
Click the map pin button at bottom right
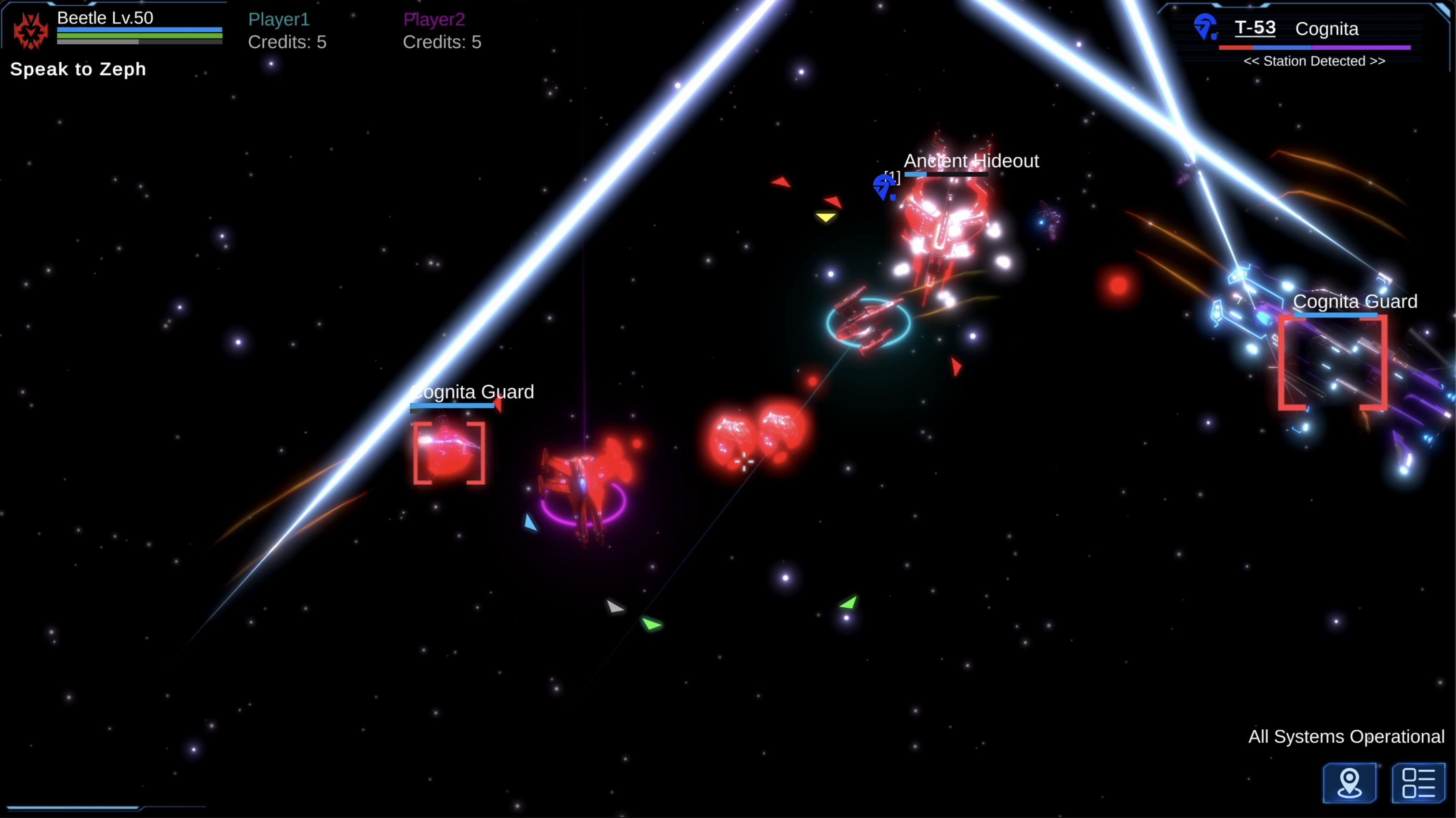1350,784
